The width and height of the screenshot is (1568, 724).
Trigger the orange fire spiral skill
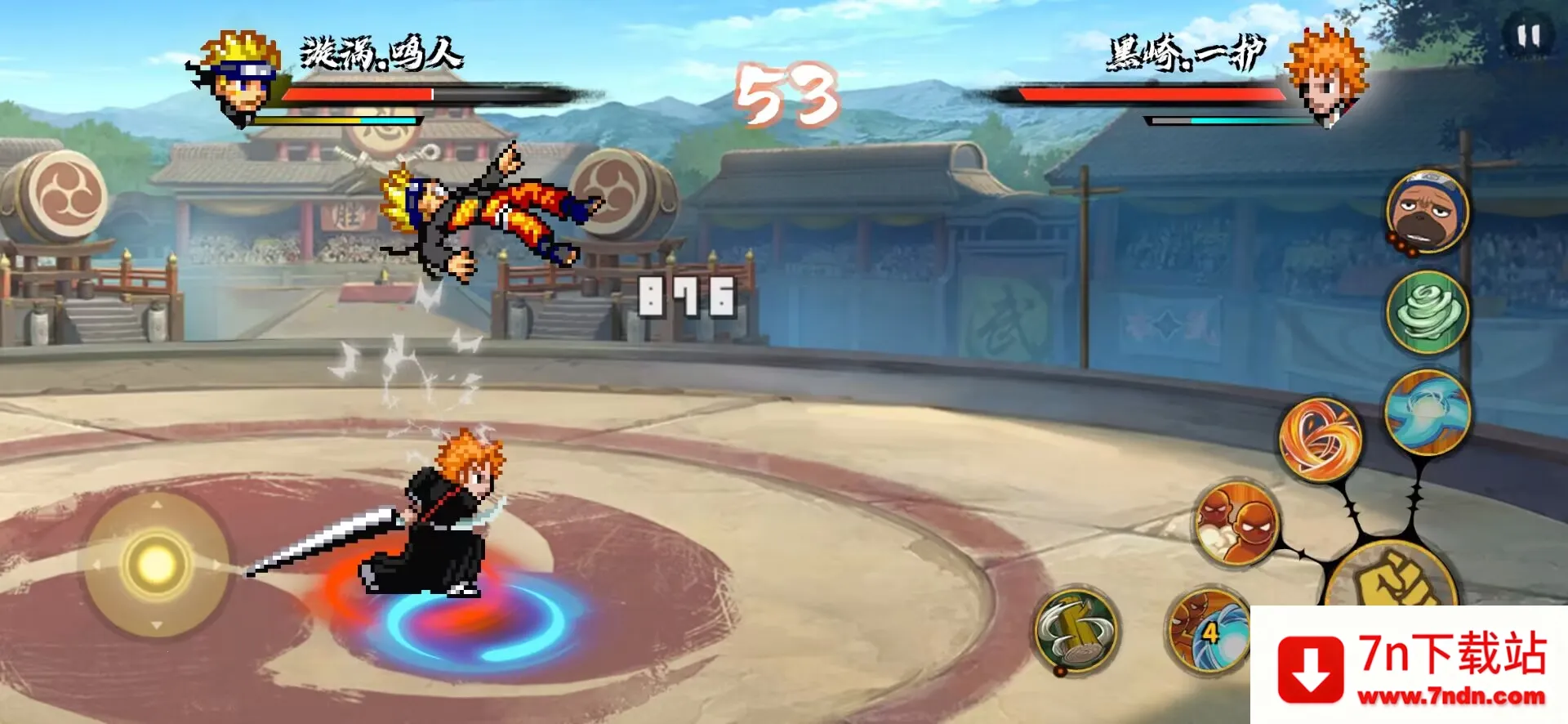pyautogui.click(x=1320, y=440)
